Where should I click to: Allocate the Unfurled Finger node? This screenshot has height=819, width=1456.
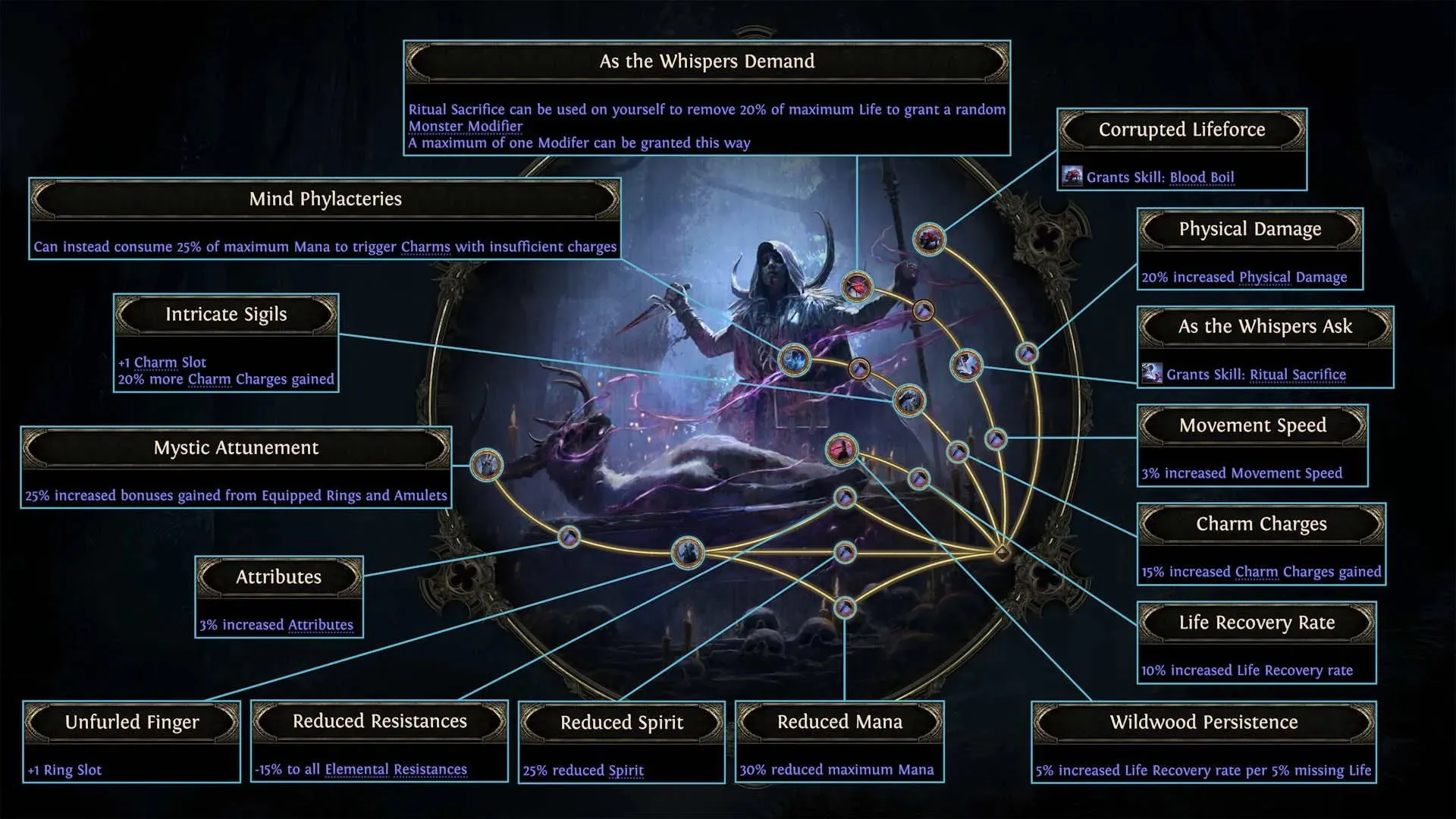tap(687, 551)
